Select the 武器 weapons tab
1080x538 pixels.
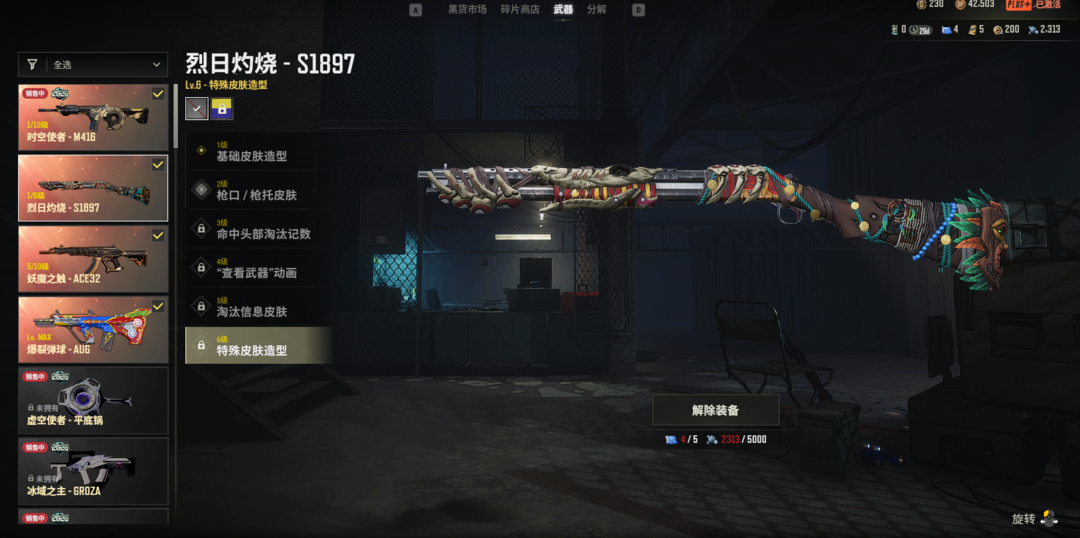click(564, 10)
